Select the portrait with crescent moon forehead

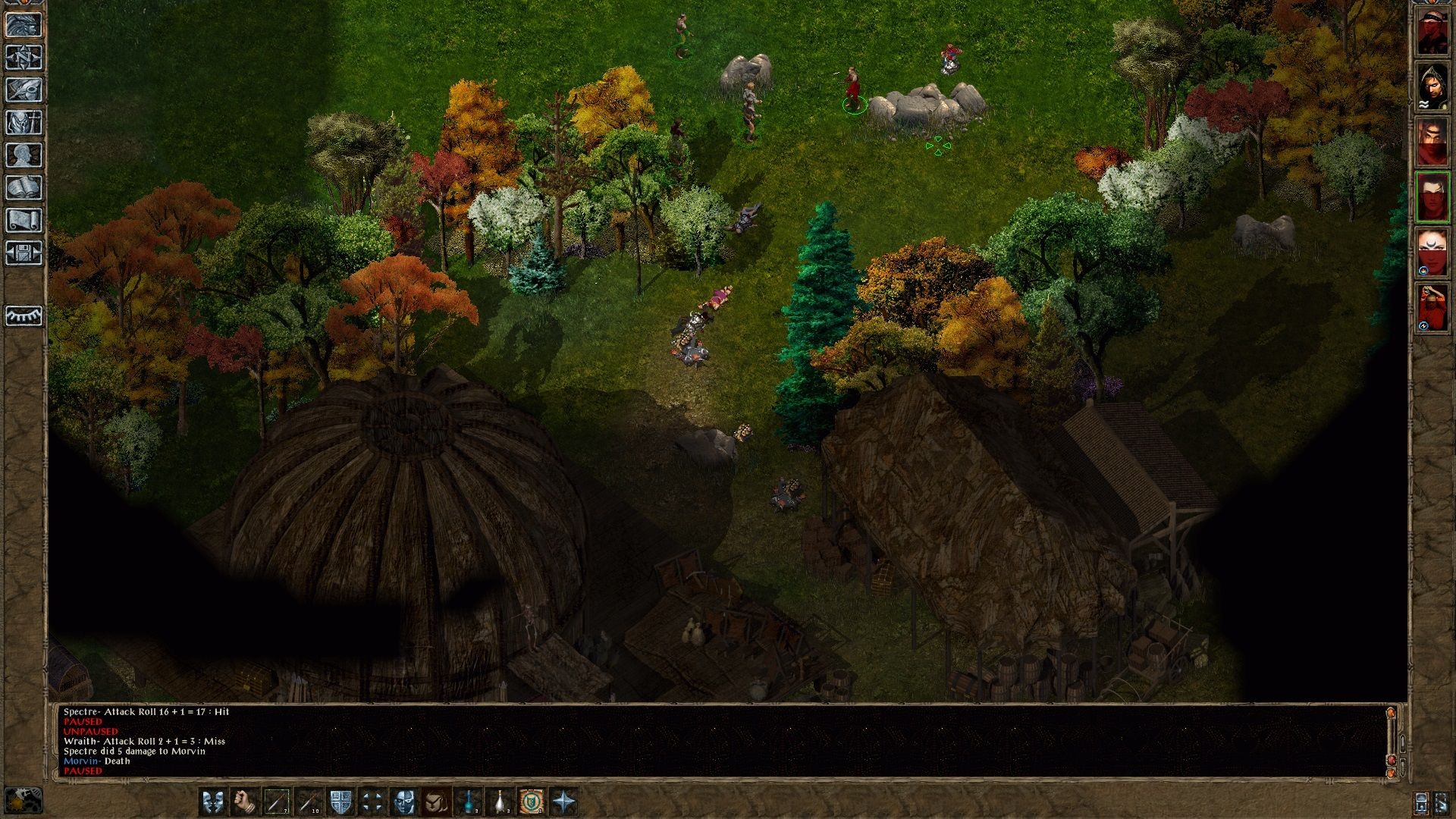coord(1432,252)
